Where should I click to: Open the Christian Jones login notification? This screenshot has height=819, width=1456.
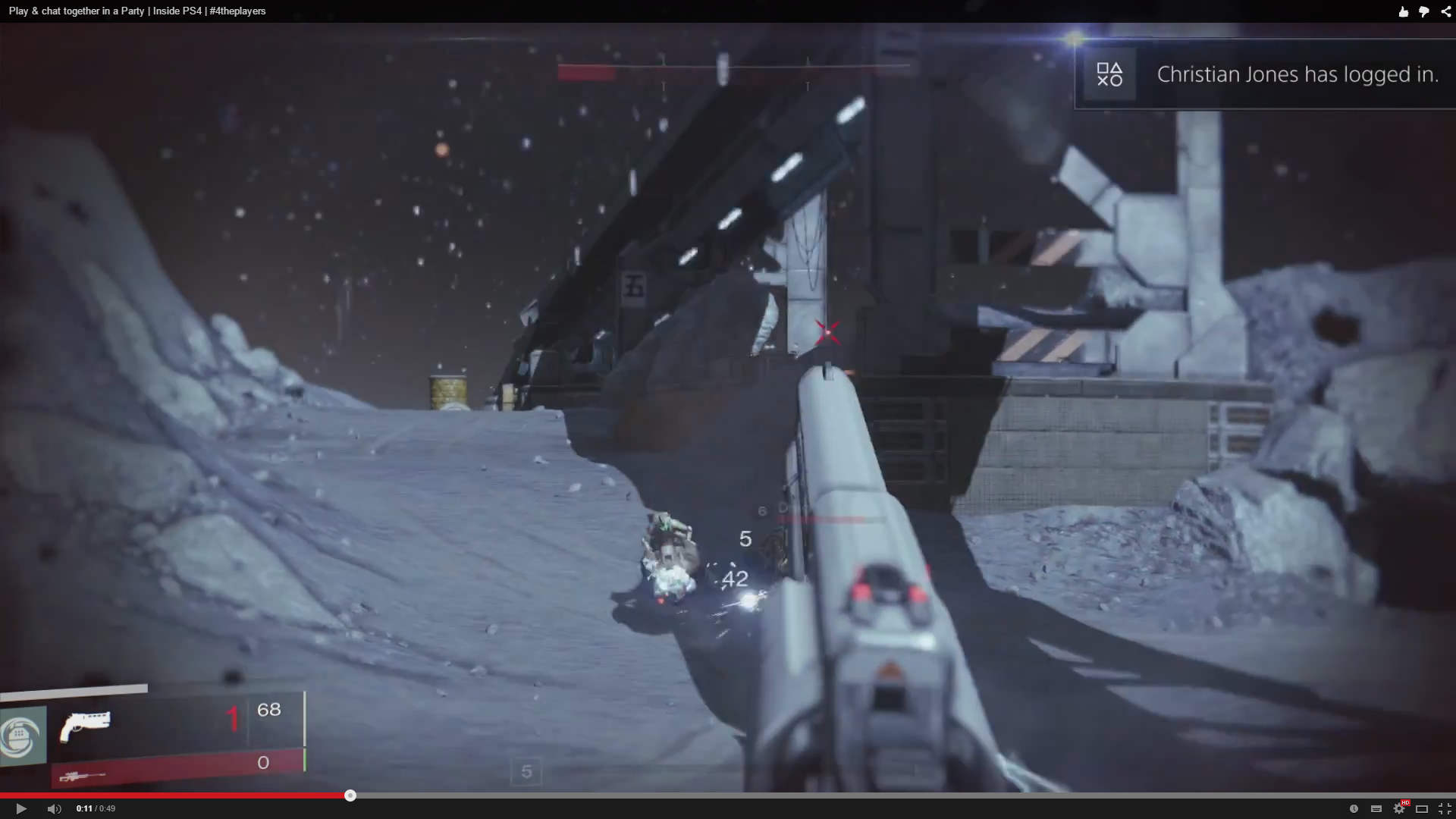(x=1265, y=74)
